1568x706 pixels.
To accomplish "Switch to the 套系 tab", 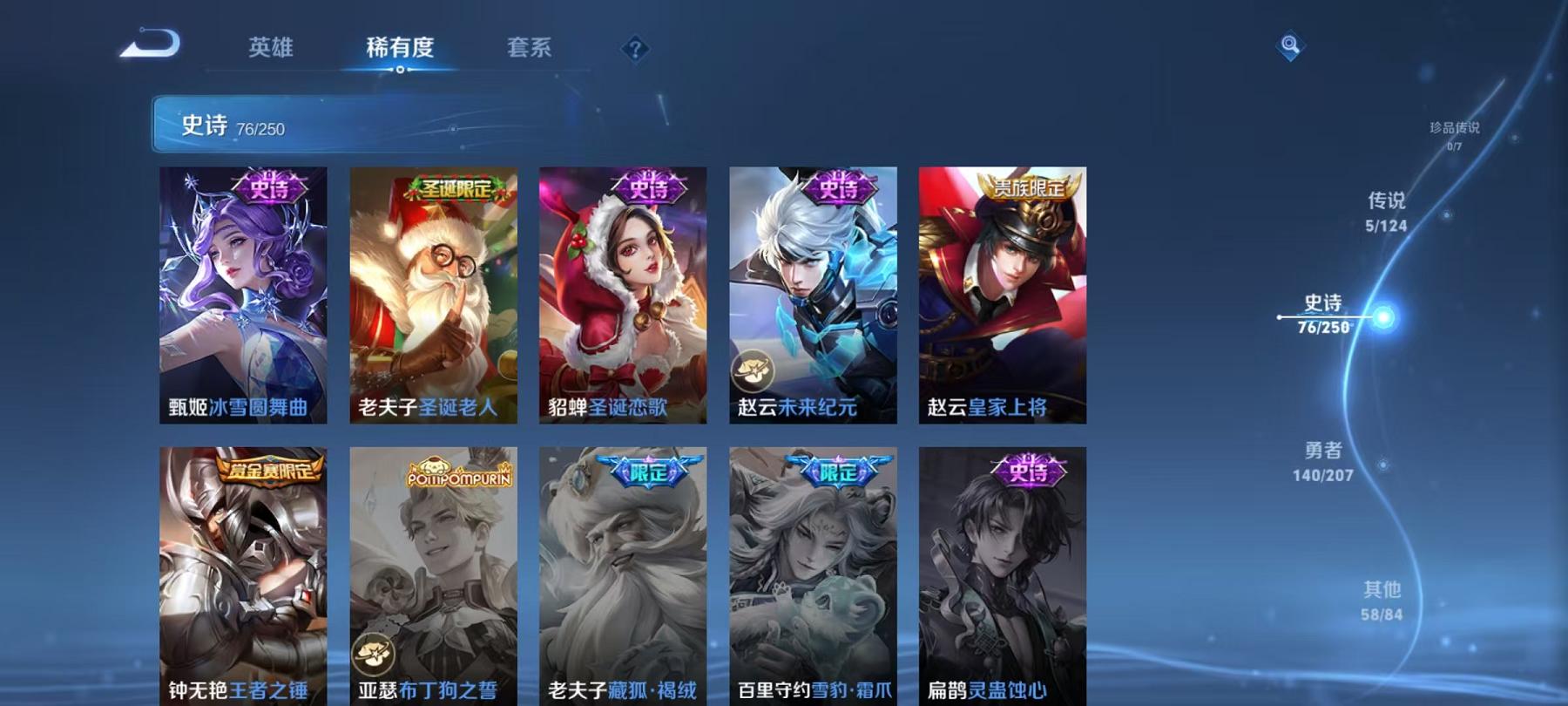I will click(x=530, y=50).
